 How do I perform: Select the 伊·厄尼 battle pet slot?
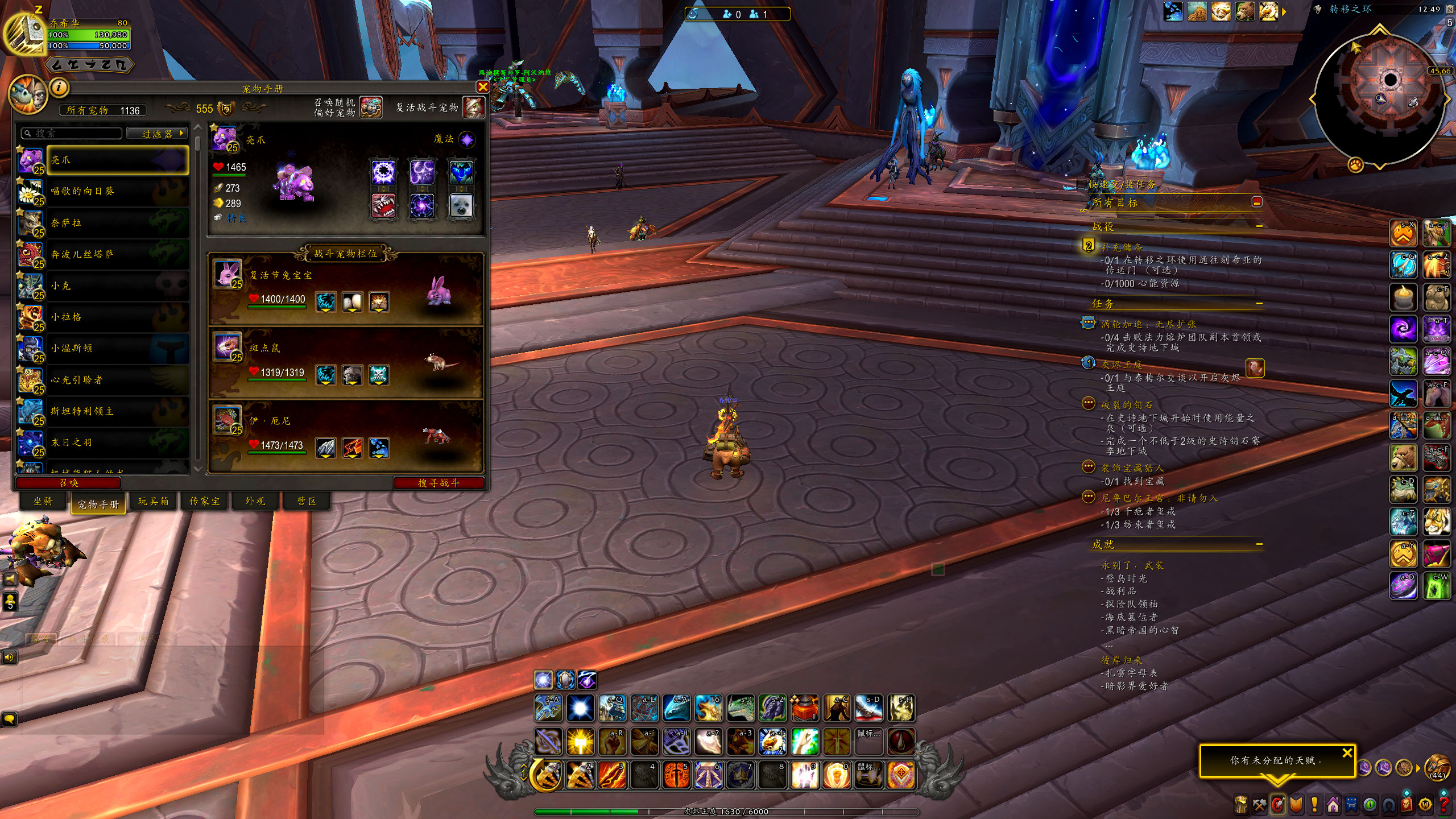346,436
